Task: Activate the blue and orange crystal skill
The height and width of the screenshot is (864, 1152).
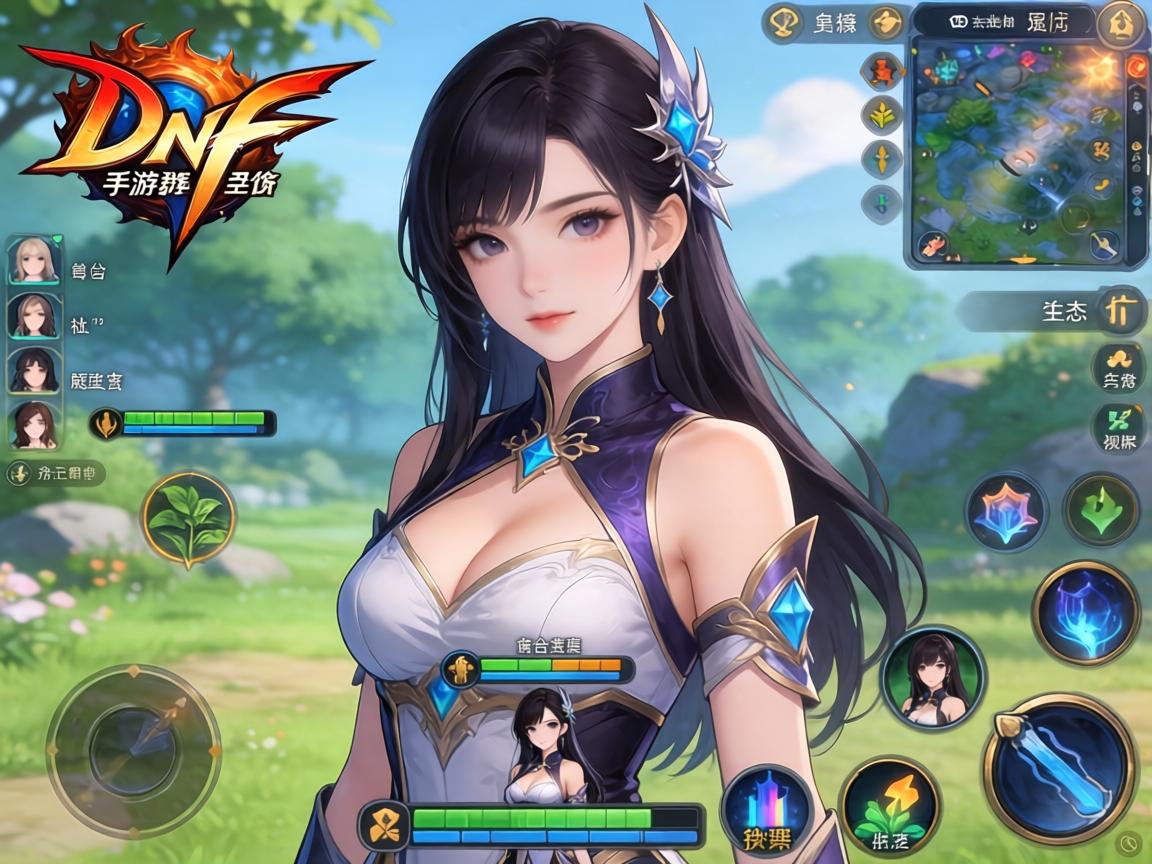Action: 1006,510
